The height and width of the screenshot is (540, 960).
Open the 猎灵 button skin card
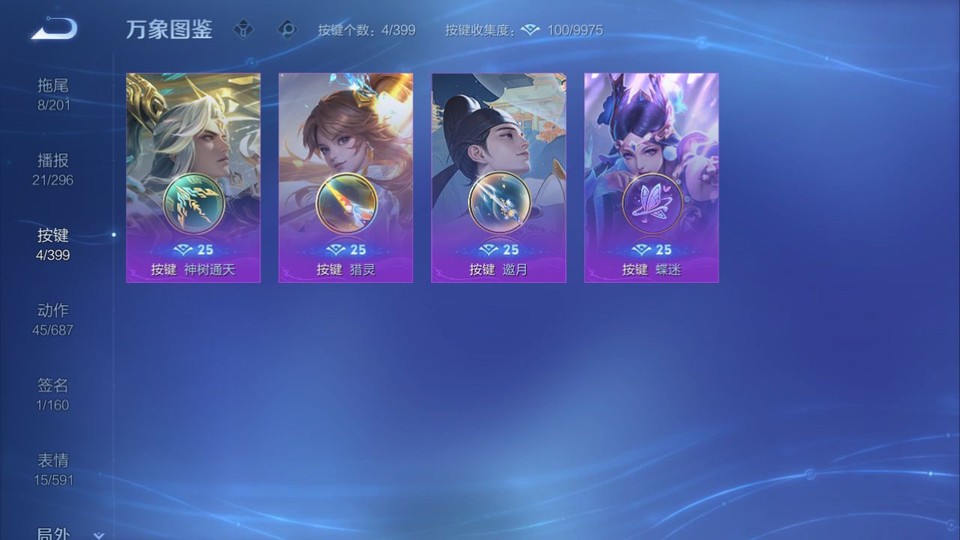[346, 177]
